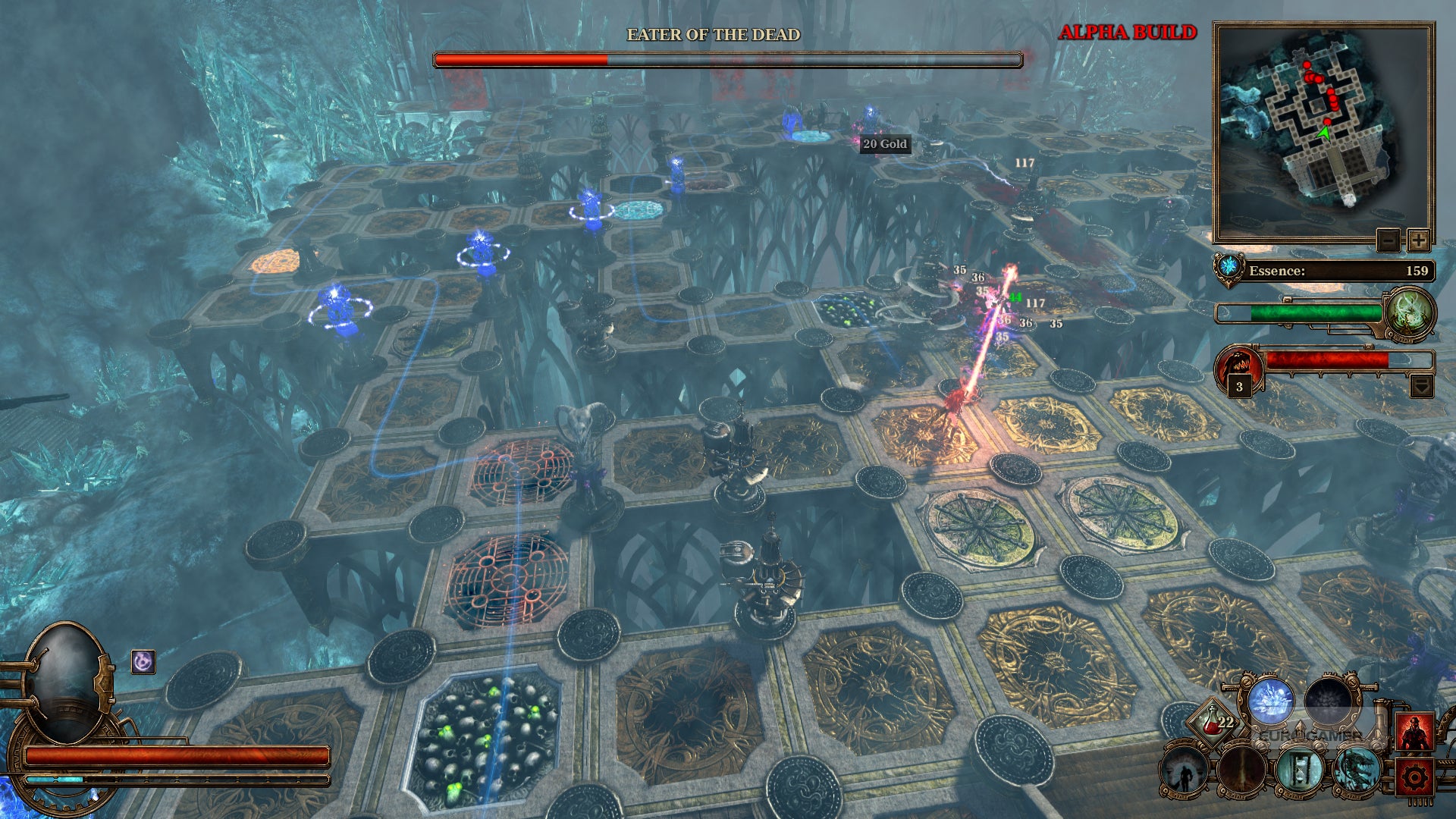Viewport: 1456px width, 819px height.
Task: Activate the blue ice crystal skill
Action: [x=1271, y=701]
